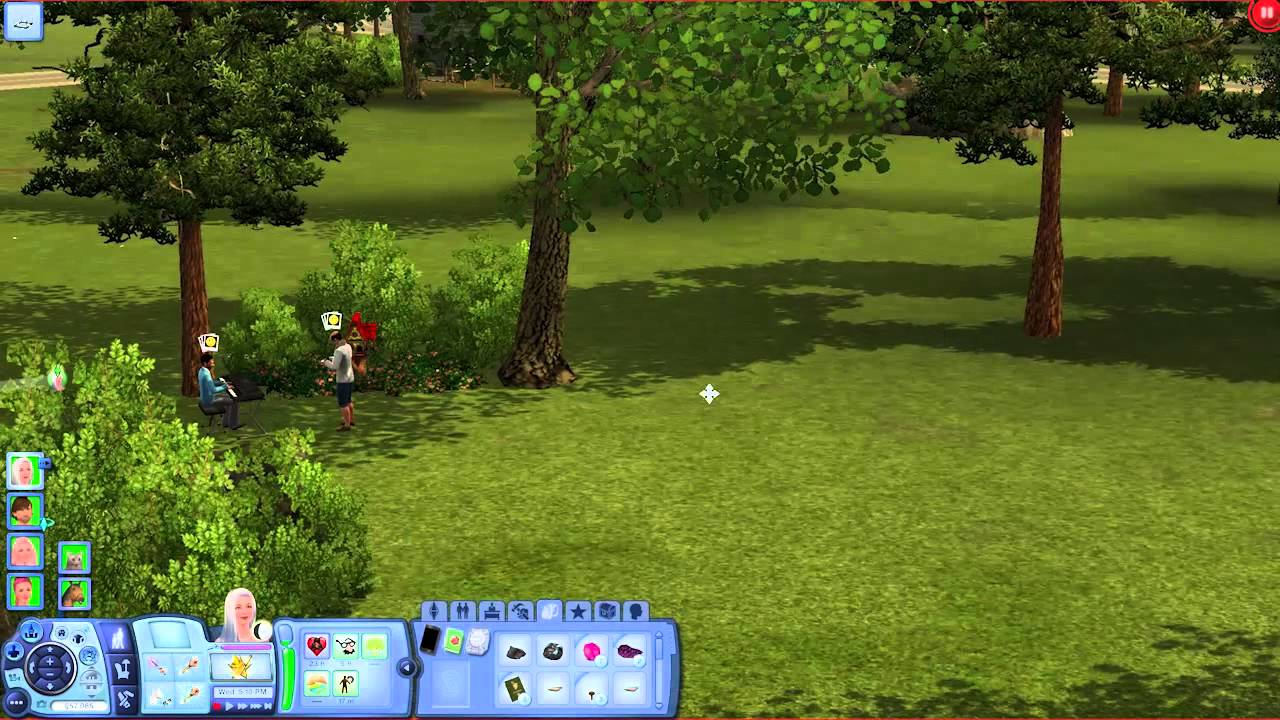Open the Options menu via the ellipsis button

click(x=16, y=703)
